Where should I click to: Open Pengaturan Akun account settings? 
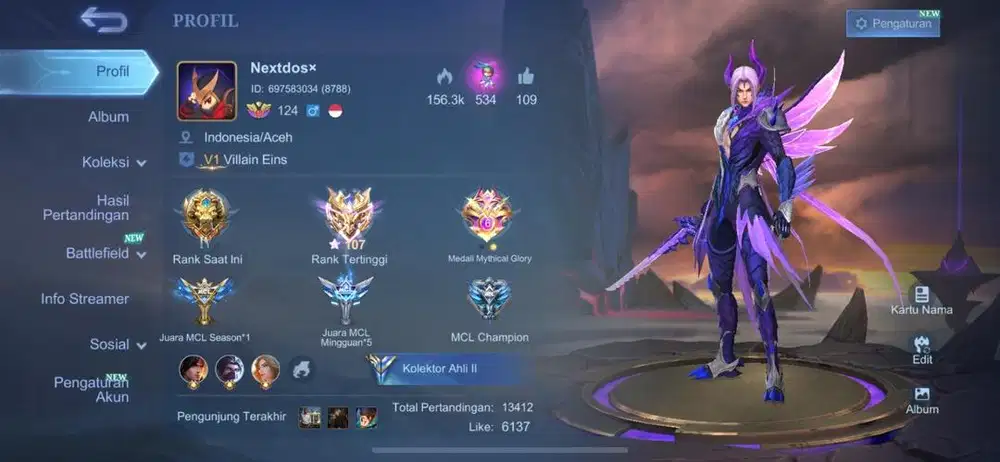coord(91,389)
